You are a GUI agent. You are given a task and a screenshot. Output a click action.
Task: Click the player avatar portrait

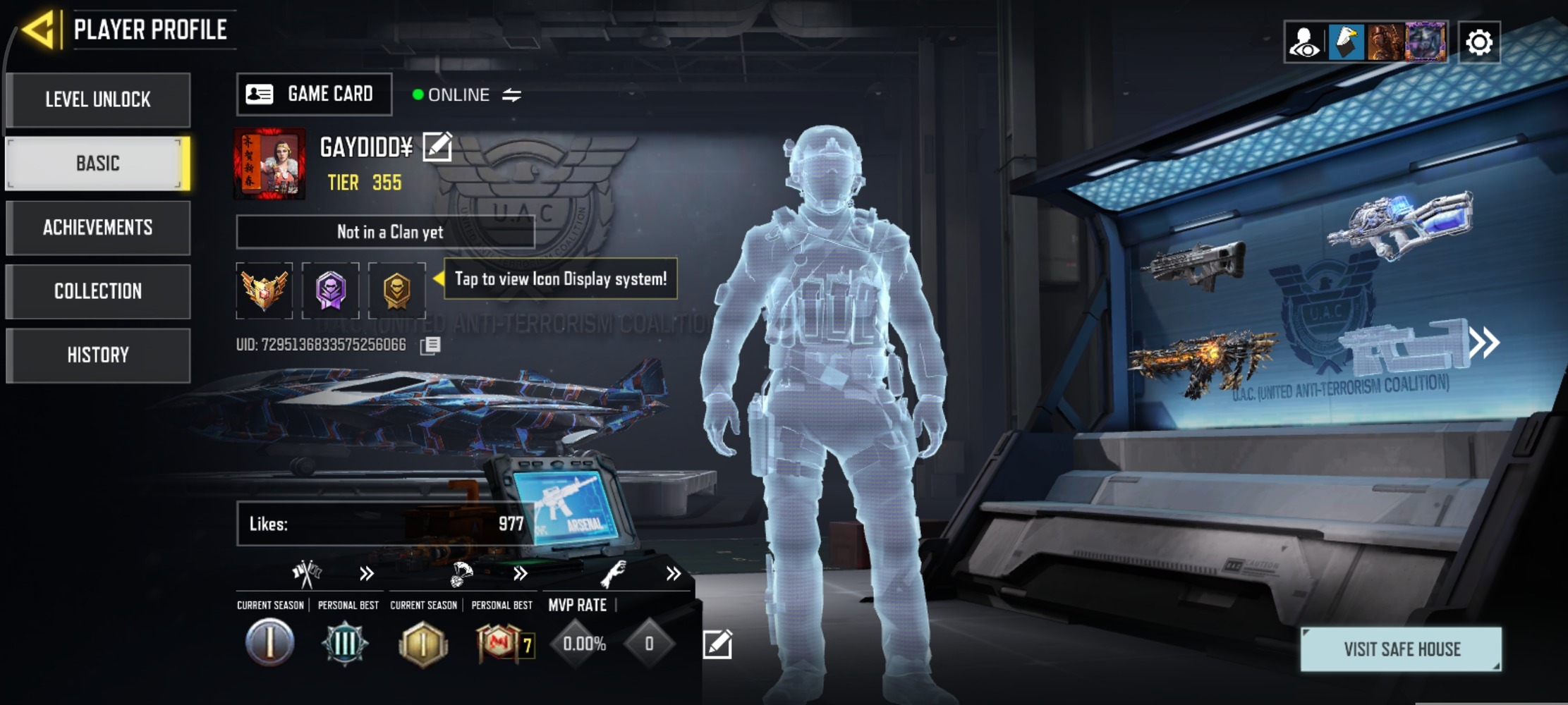click(x=269, y=164)
